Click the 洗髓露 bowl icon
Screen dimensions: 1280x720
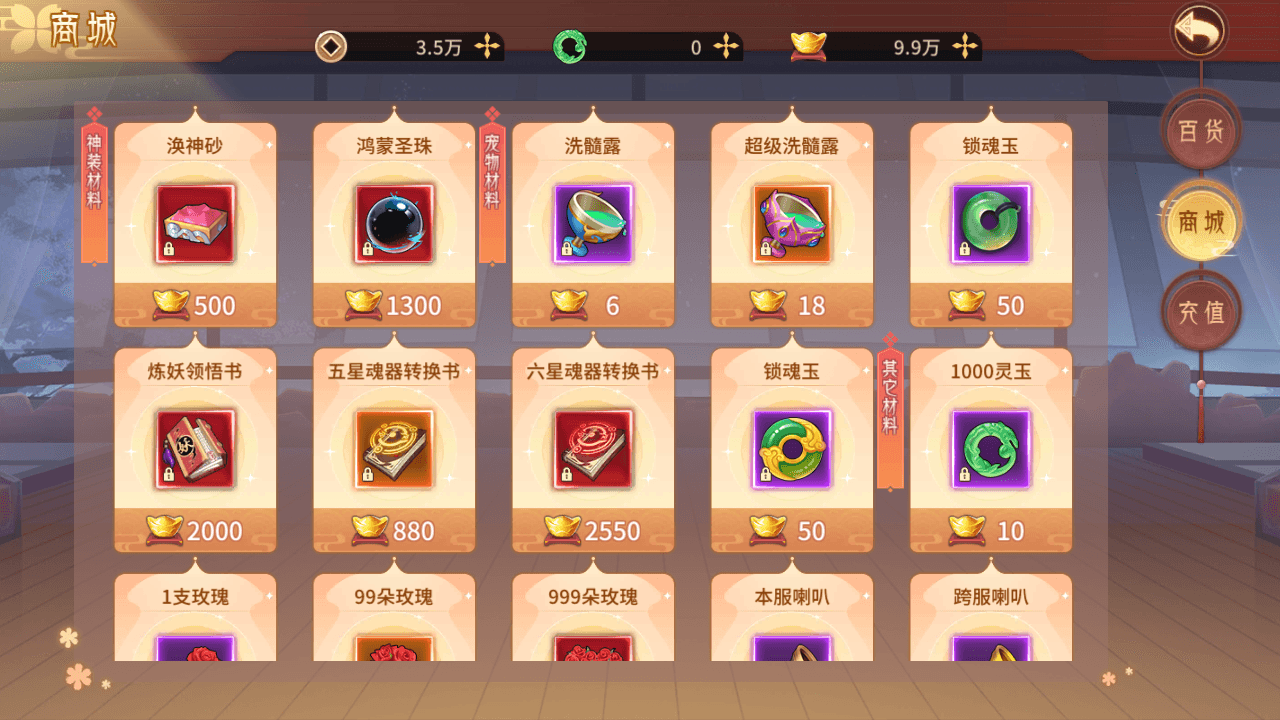pyautogui.click(x=592, y=223)
